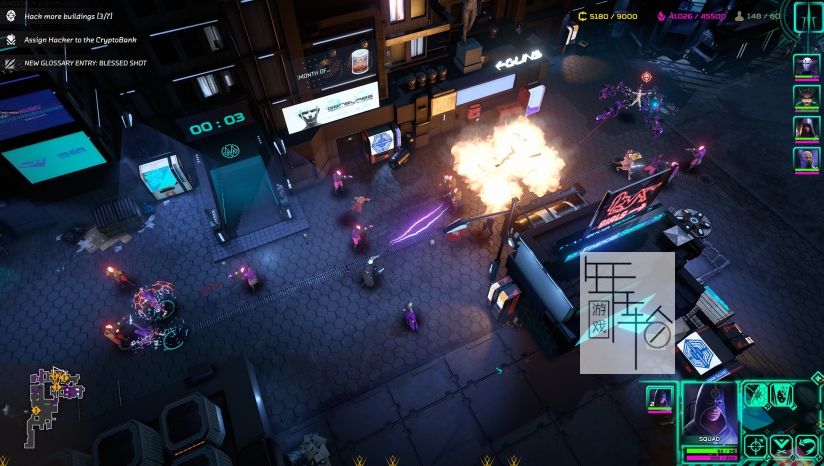Select the small squad member thumbnail

tap(659, 397)
